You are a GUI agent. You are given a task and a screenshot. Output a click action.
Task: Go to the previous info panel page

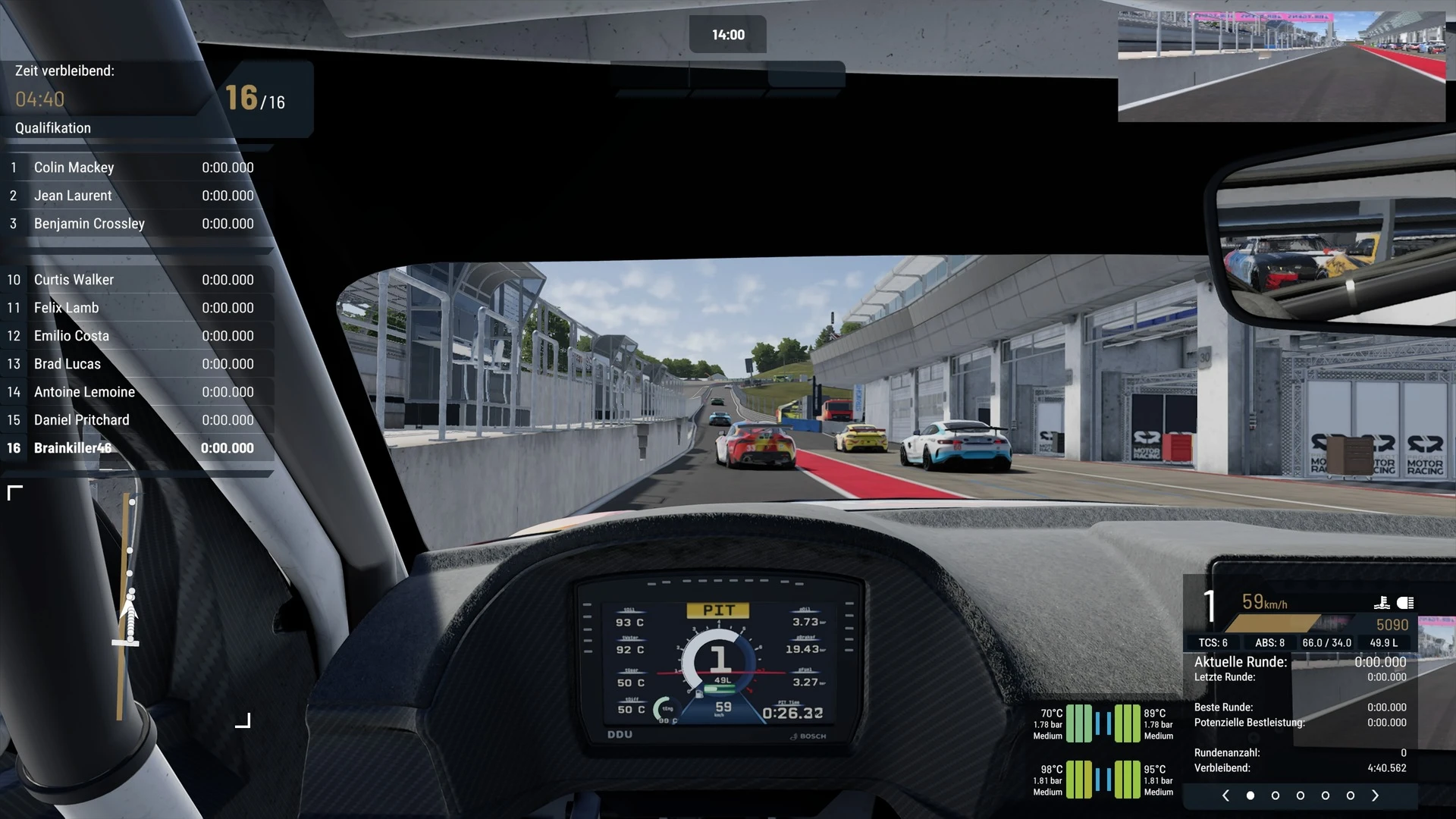[x=1225, y=795]
